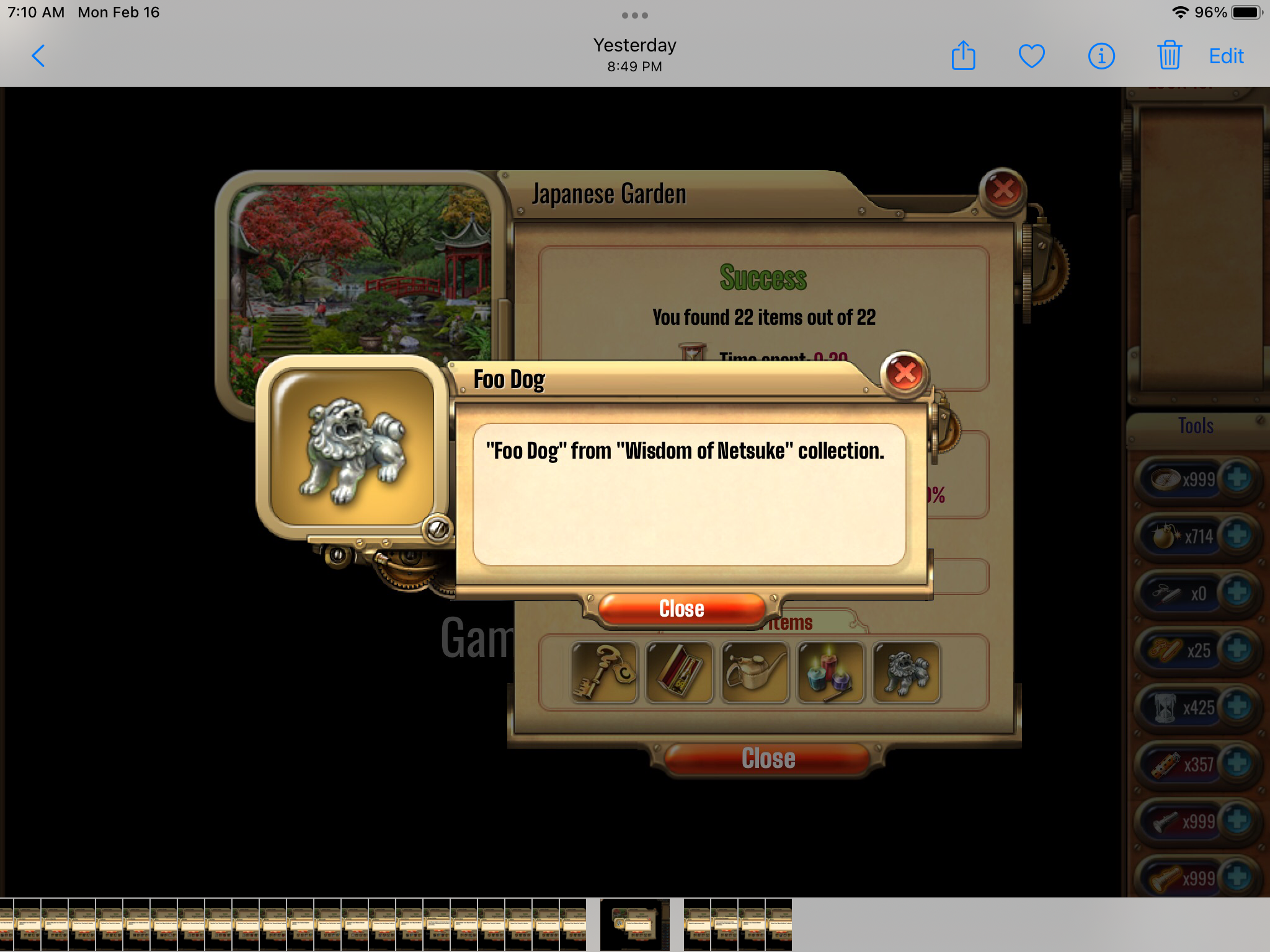The image size is (1270, 952).
Task: Select the compass tool in the Tools panel
Action: point(1166,478)
